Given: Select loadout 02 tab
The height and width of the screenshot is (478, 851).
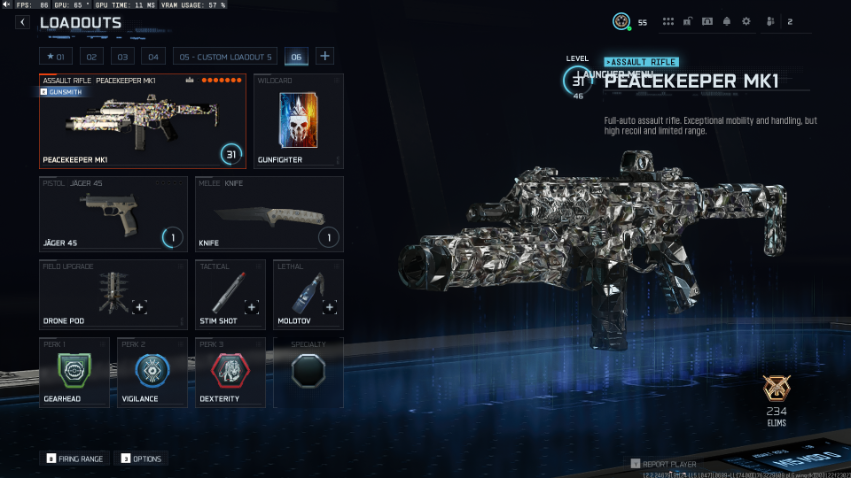Looking at the screenshot, I should pyautogui.click(x=91, y=56).
